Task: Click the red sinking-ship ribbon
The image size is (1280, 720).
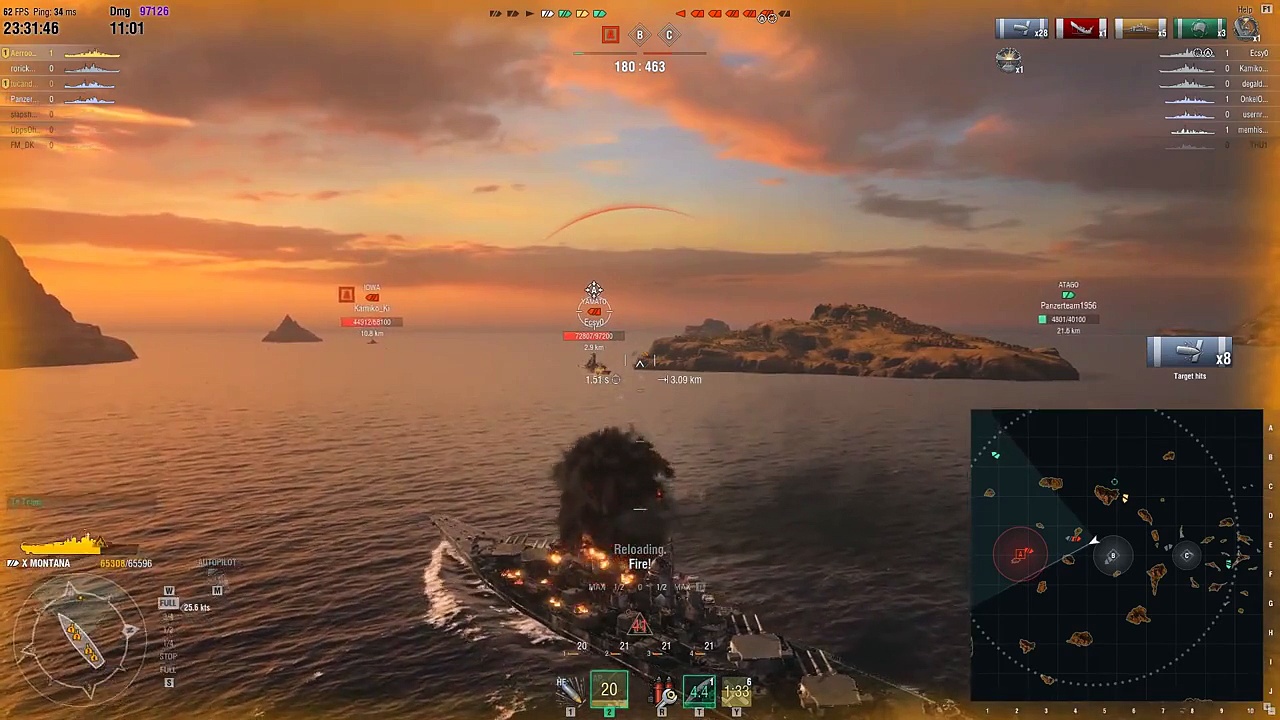Action: click(1082, 29)
